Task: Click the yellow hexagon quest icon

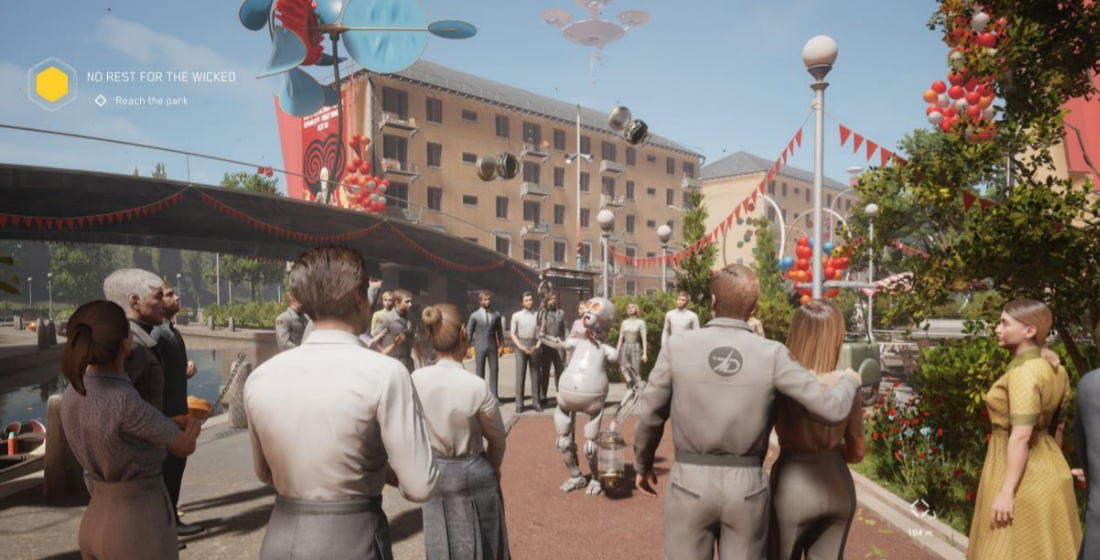Action: click(x=52, y=84)
